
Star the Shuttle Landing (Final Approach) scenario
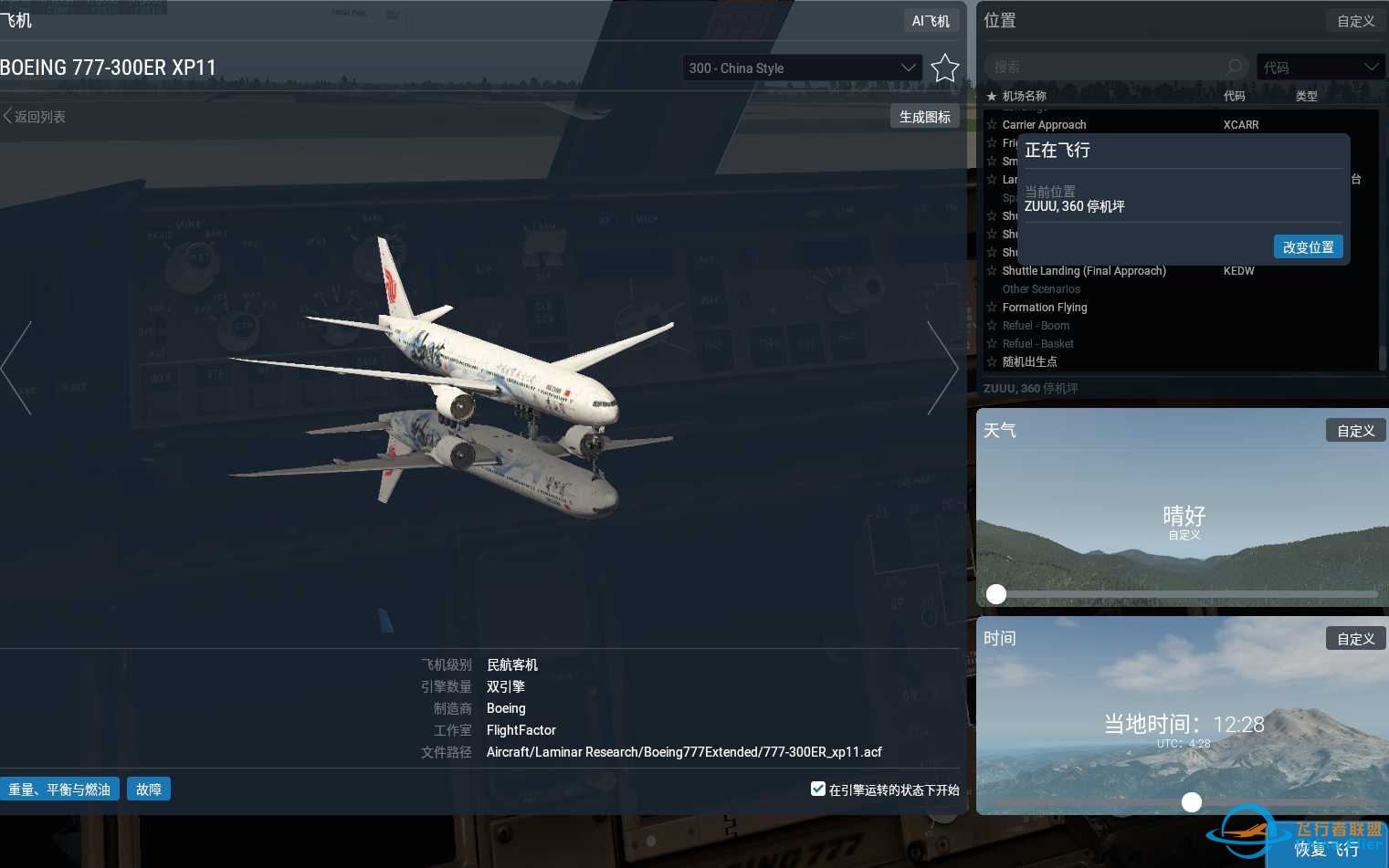coord(992,271)
